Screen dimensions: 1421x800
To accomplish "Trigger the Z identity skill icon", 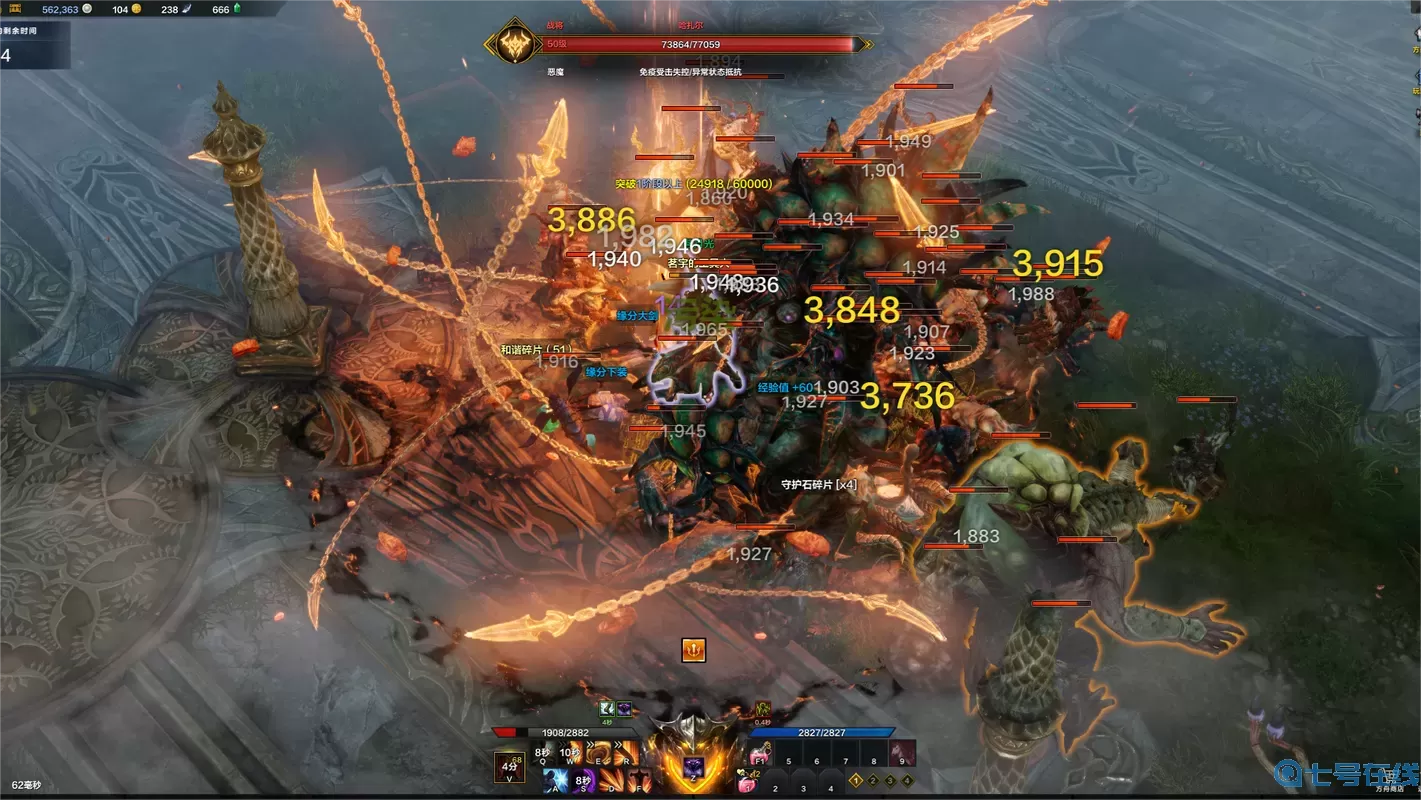I will click(693, 767).
